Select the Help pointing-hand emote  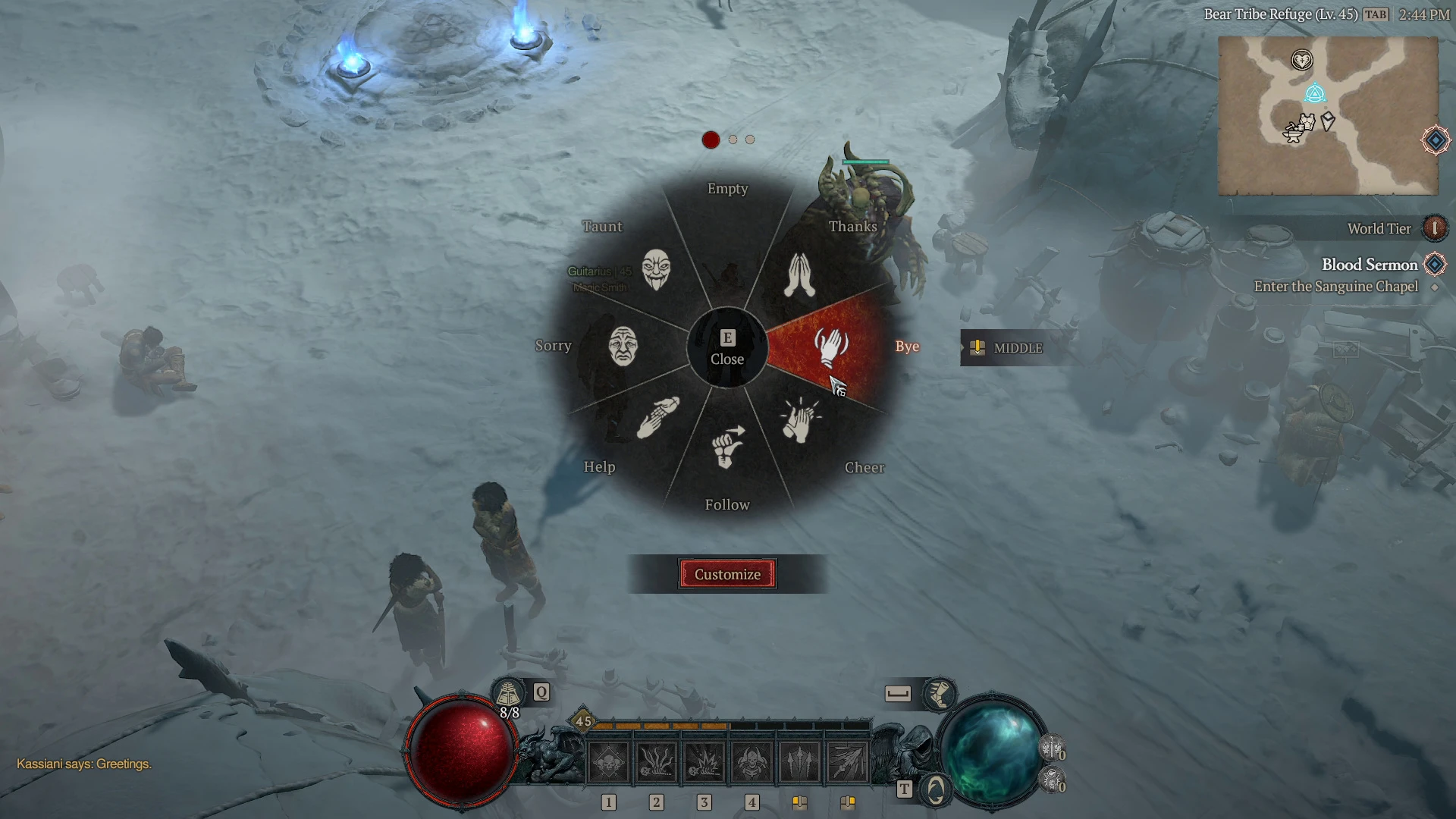657,418
